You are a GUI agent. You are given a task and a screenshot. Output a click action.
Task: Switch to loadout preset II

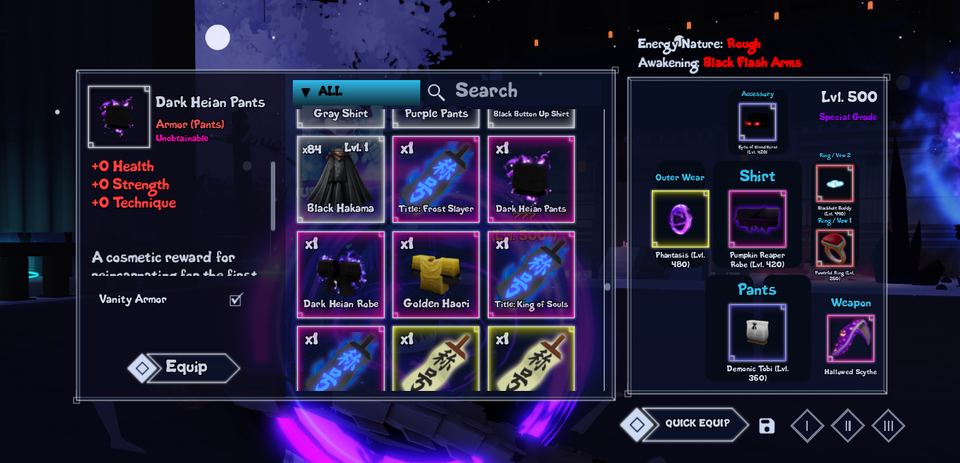coord(848,426)
